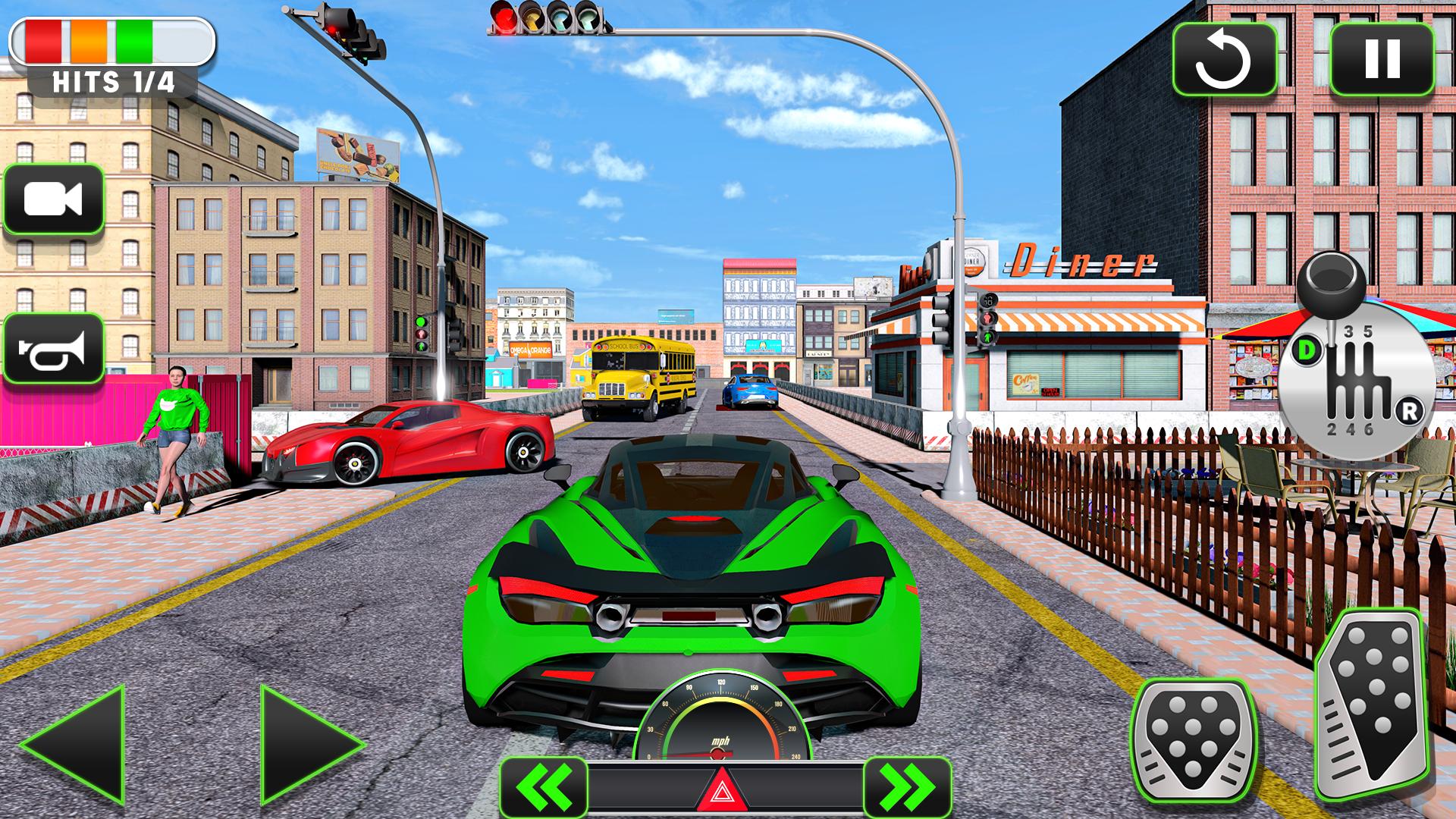
Task: Move the gear knob to position 5
Action: [x=1367, y=331]
